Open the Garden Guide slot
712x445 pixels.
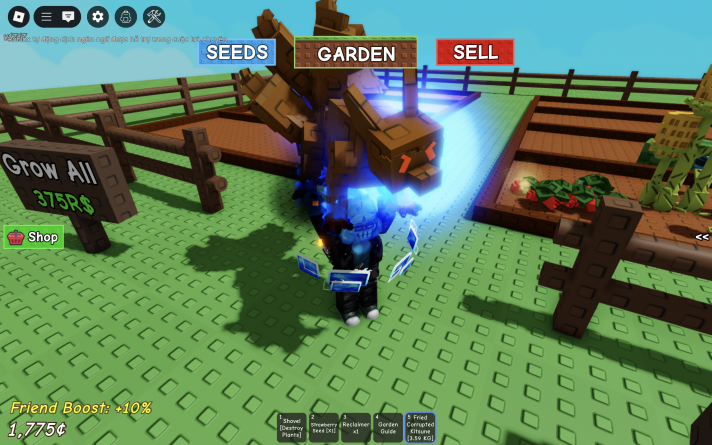tap(387, 427)
